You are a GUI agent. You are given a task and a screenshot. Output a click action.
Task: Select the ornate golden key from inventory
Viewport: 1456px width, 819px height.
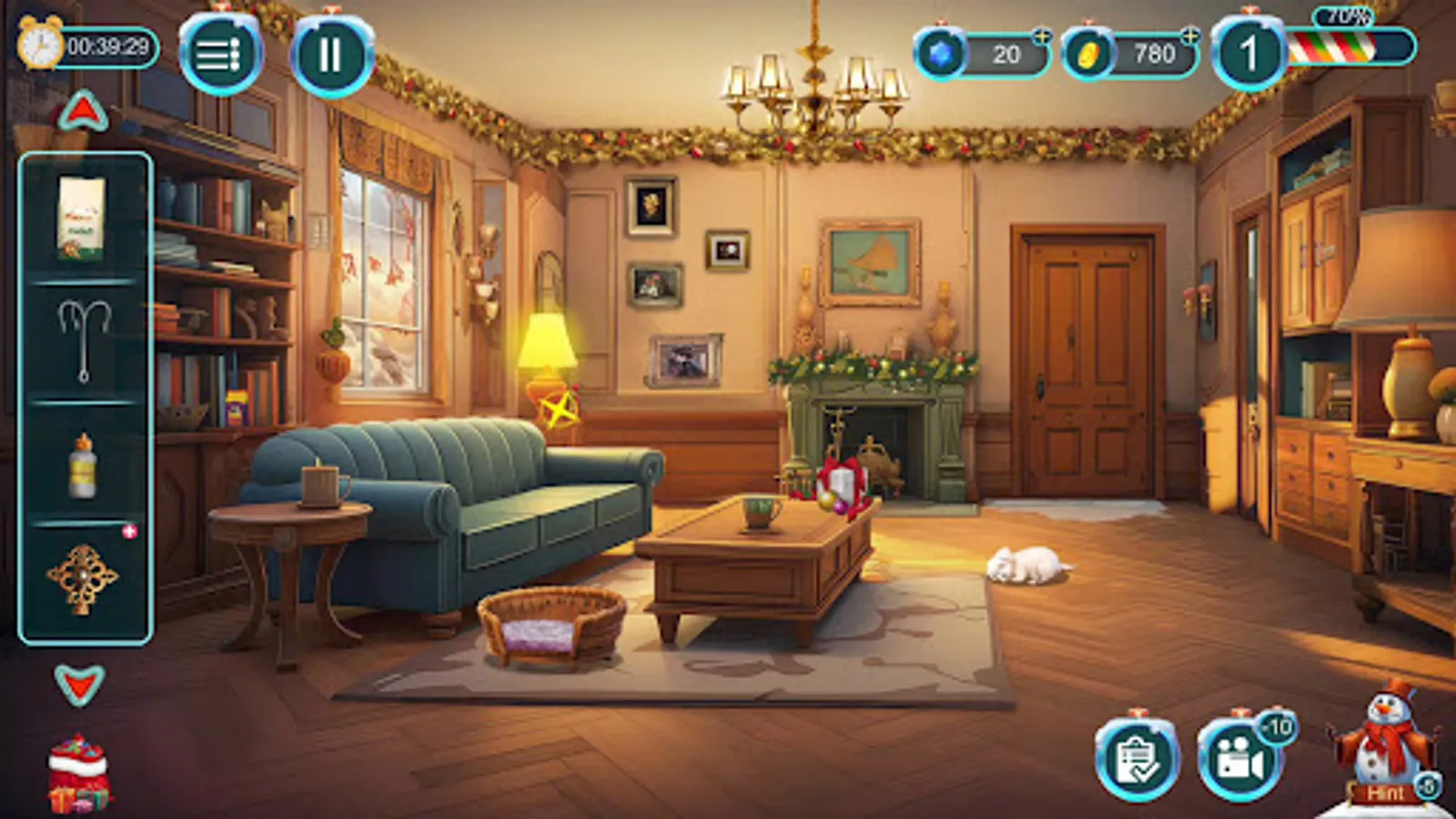point(82,572)
